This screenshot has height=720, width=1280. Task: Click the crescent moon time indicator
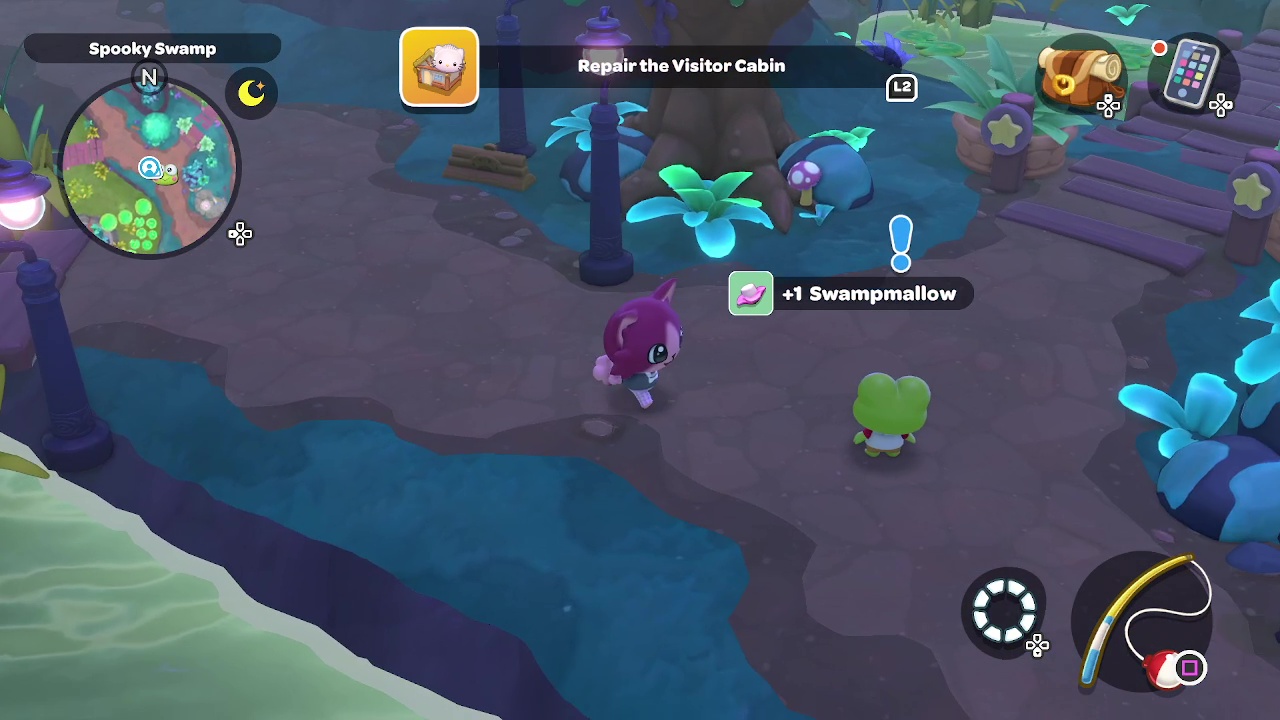pyautogui.click(x=251, y=93)
